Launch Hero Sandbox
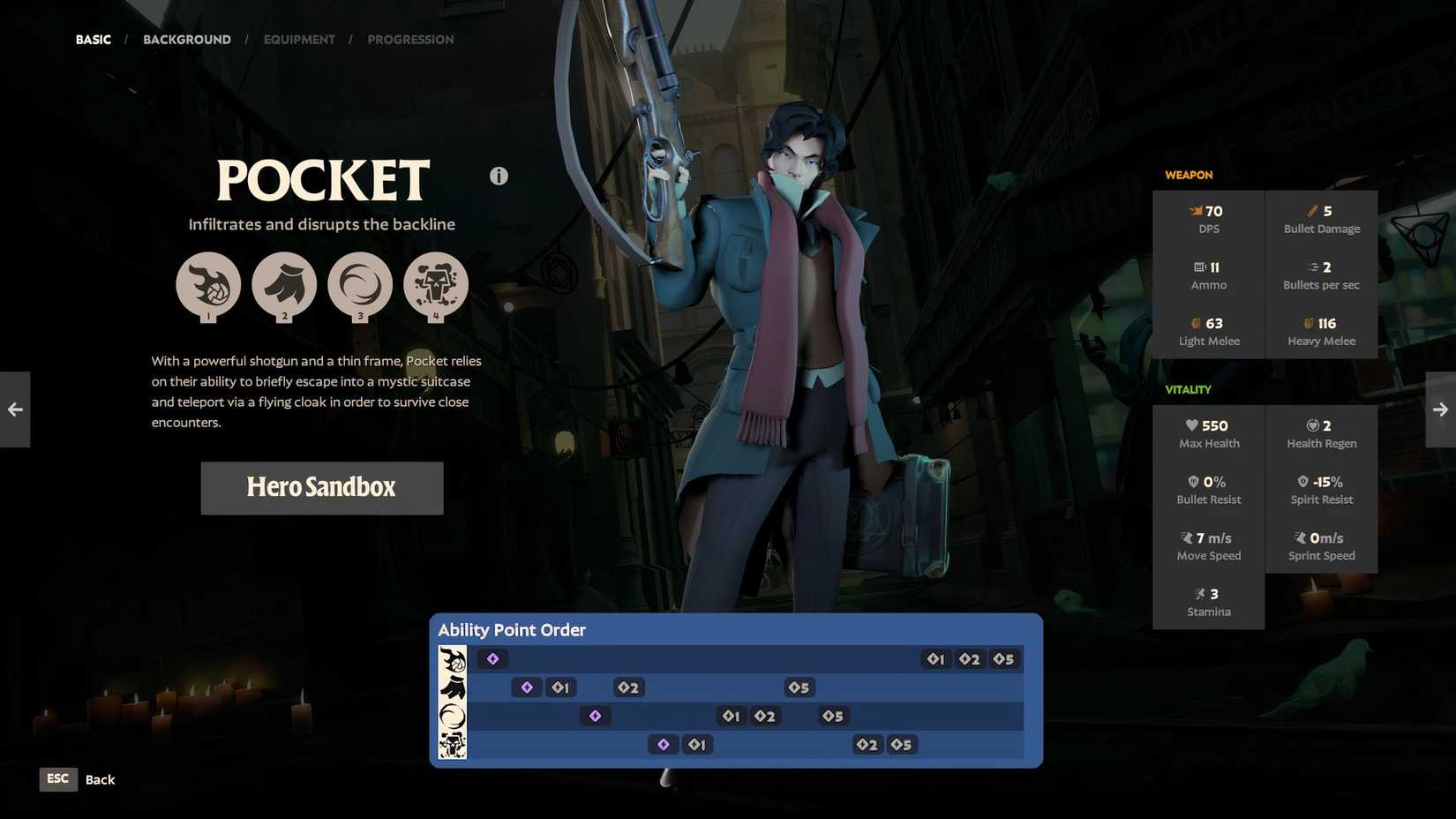Image resolution: width=1456 pixels, height=819 pixels. click(x=321, y=487)
